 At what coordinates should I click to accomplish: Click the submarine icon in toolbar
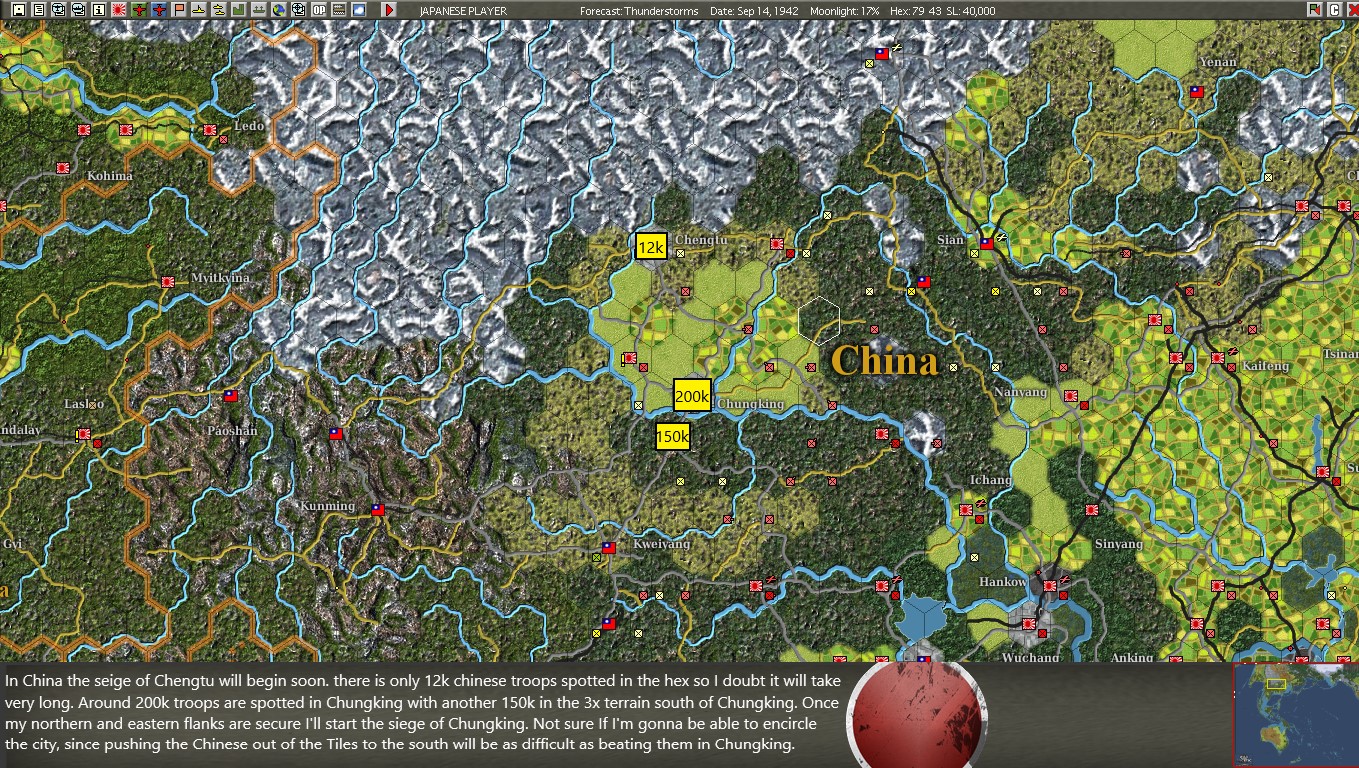[199, 10]
